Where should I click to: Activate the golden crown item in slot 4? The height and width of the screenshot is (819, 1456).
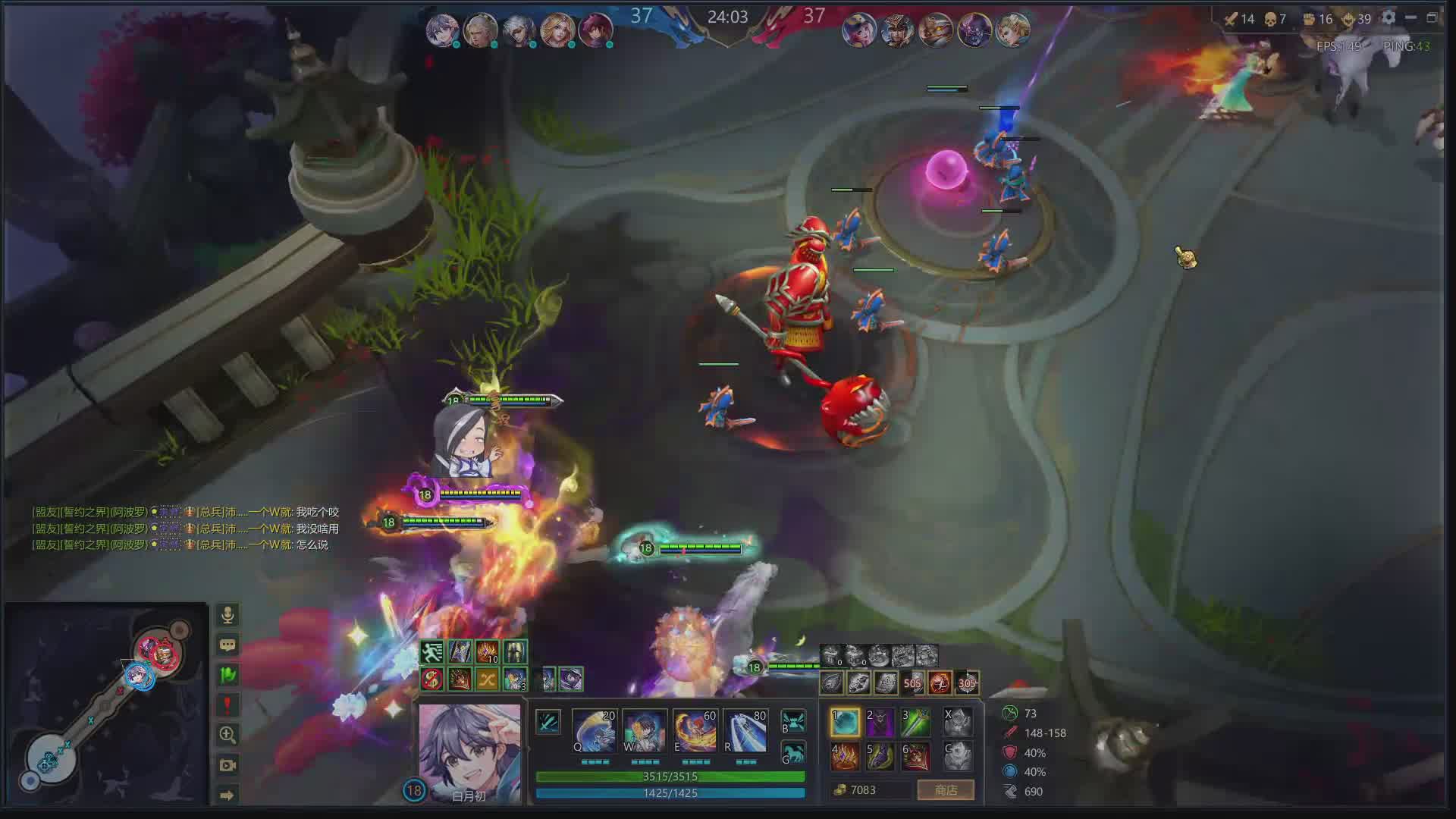(845, 756)
